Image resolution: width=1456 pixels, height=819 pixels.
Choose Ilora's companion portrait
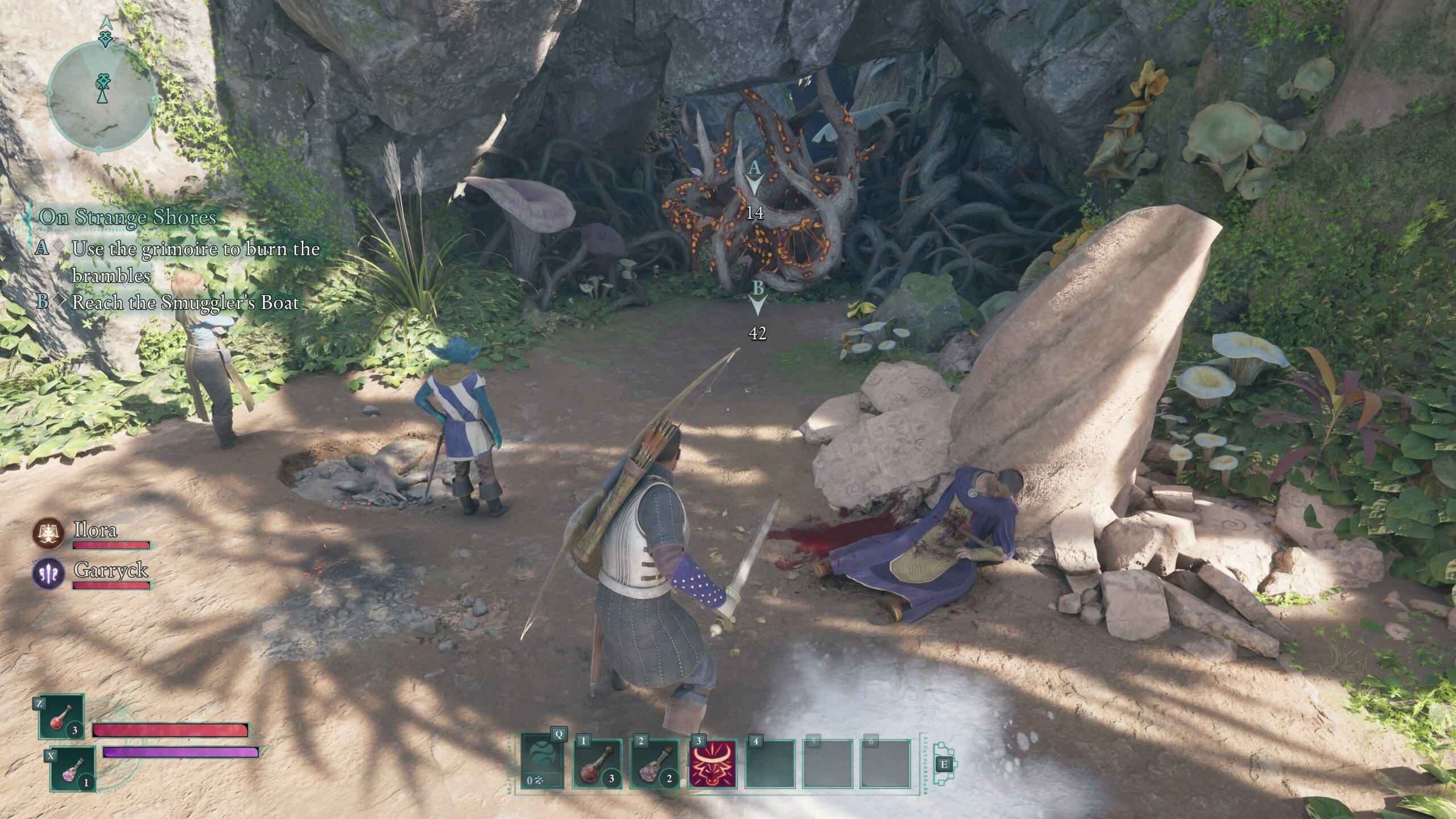click(48, 533)
